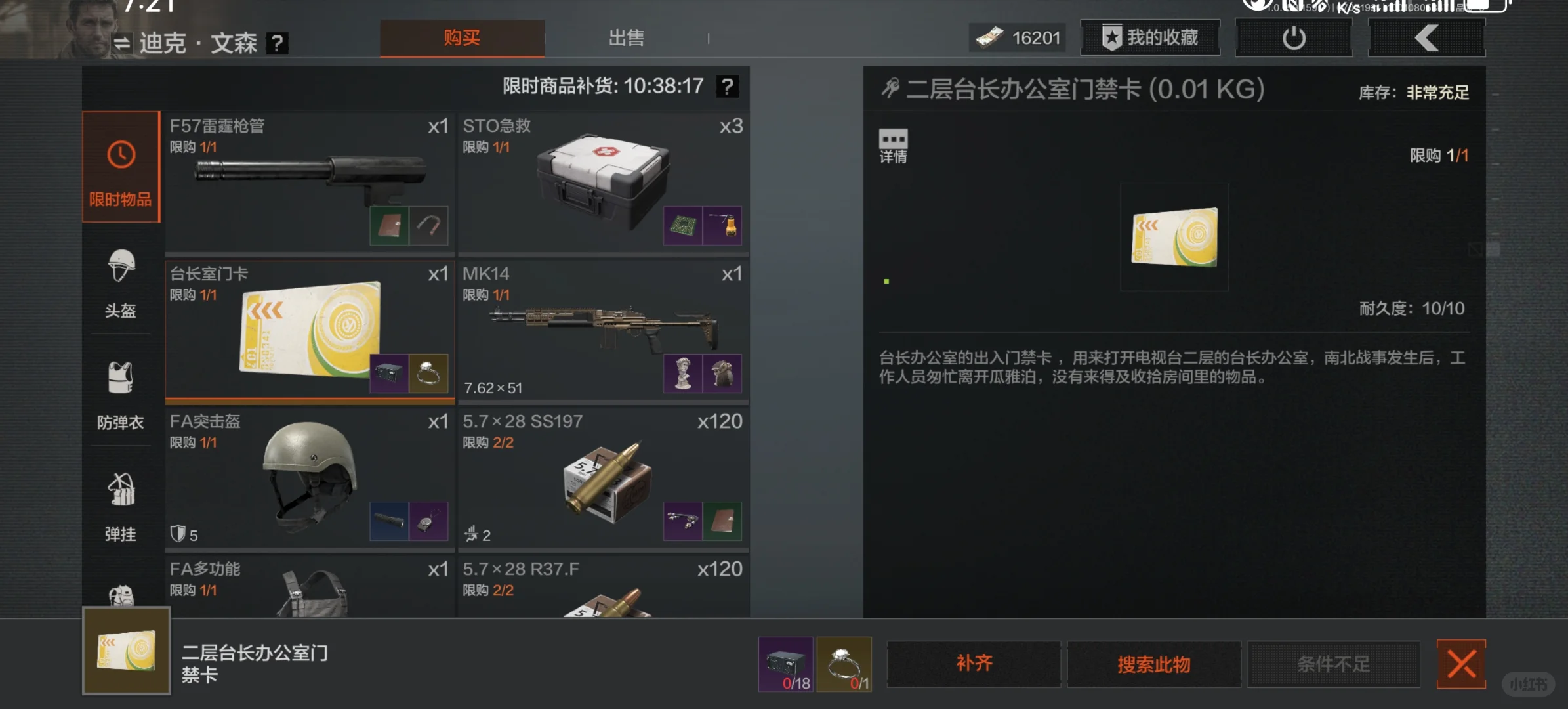Dismiss the dialog with the X button
1568x709 pixels.
pyautogui.click(x=1461, y=664)
